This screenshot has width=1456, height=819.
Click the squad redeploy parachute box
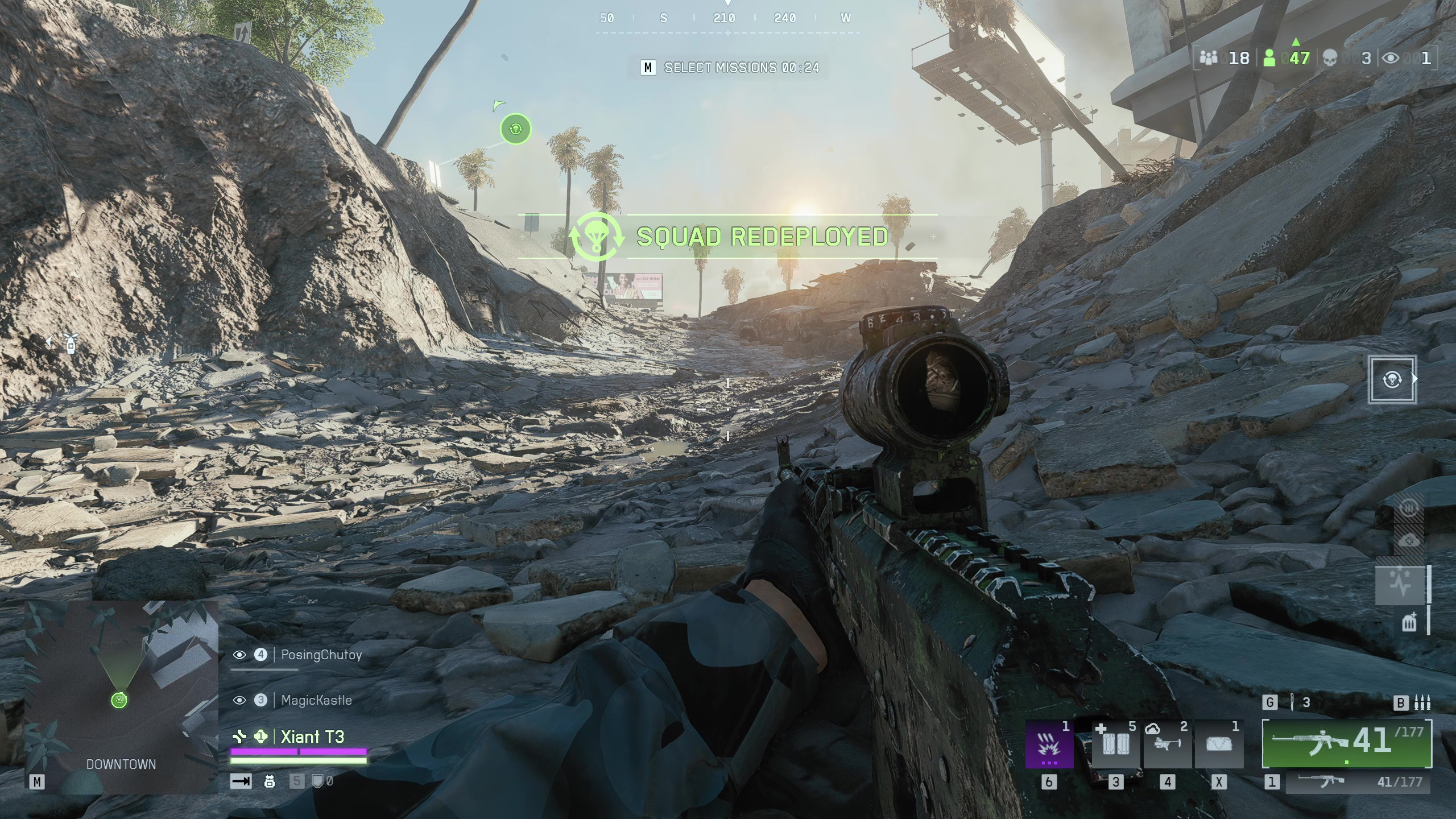1392,379
